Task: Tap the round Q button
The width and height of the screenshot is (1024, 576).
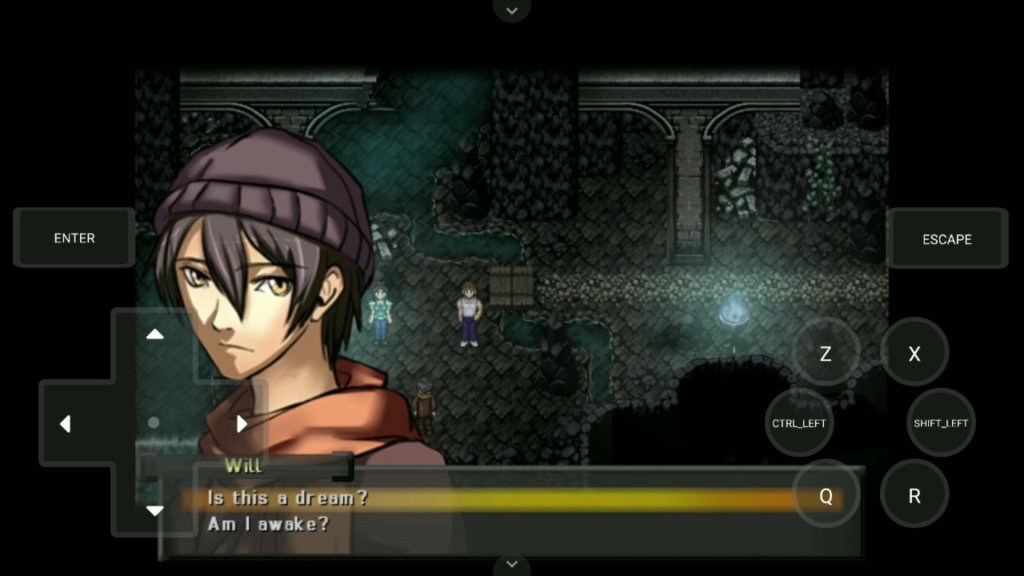Action: [825, 495]
